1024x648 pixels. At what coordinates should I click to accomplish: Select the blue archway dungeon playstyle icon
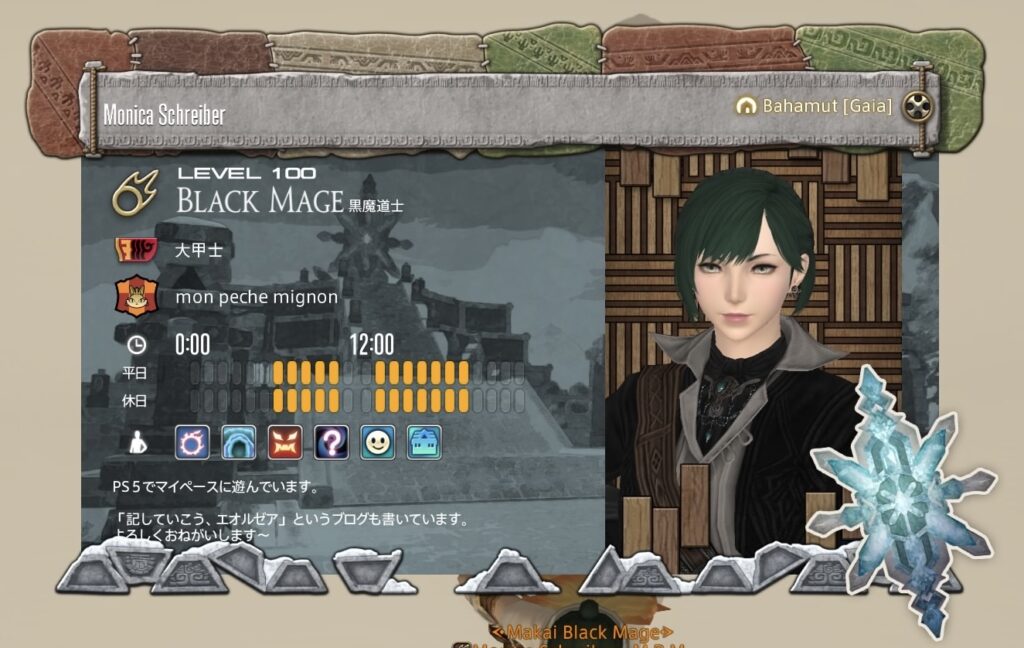point(240,441)
